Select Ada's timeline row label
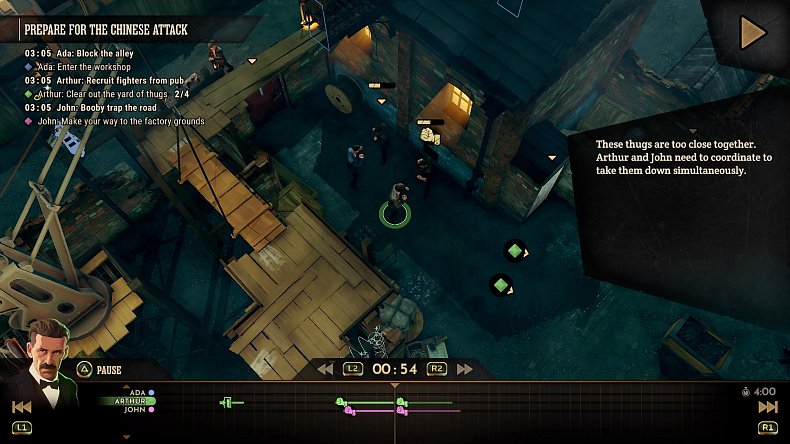 point(138,392)
